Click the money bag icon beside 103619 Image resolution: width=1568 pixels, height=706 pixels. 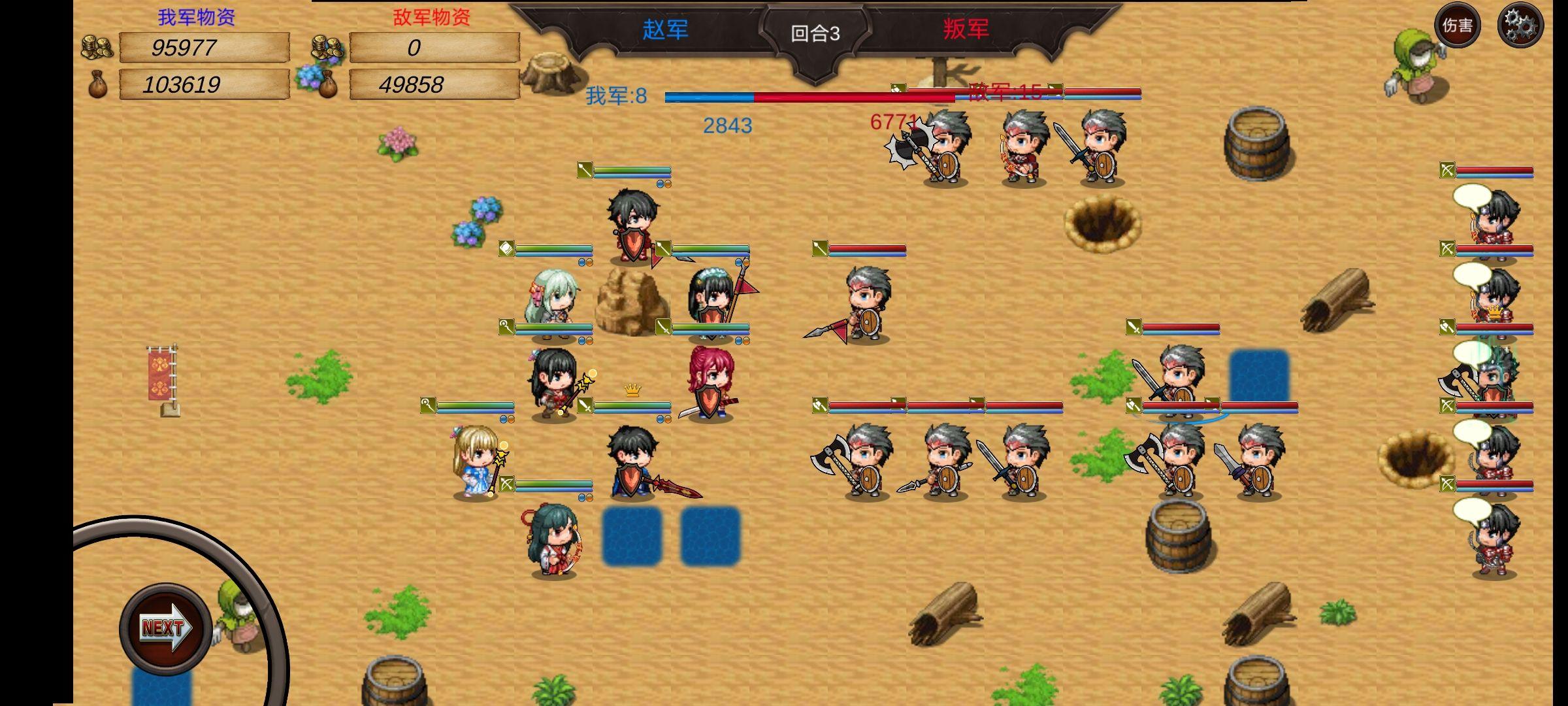[x=99, y=86]
